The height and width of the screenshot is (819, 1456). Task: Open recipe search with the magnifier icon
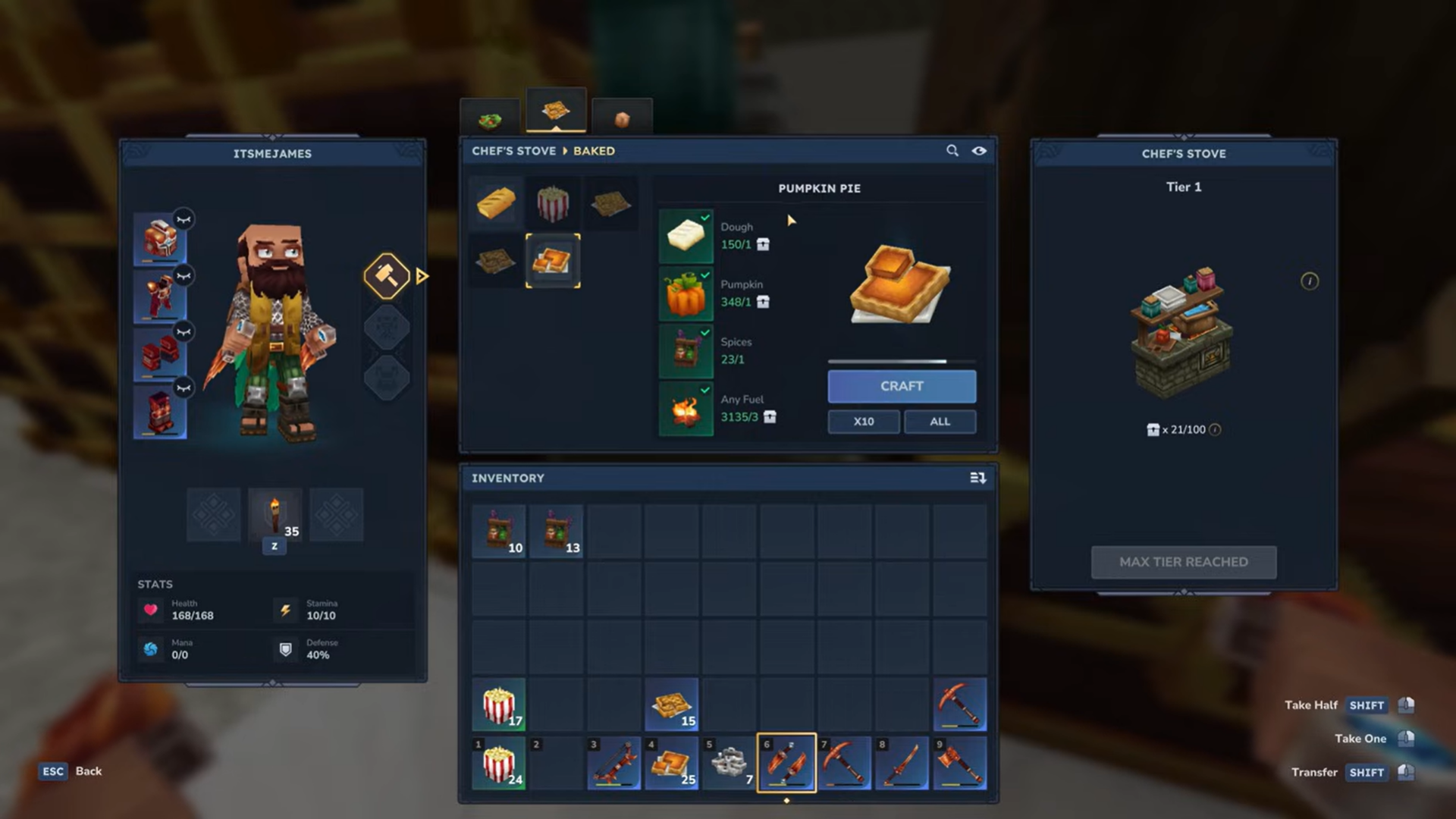952,151
